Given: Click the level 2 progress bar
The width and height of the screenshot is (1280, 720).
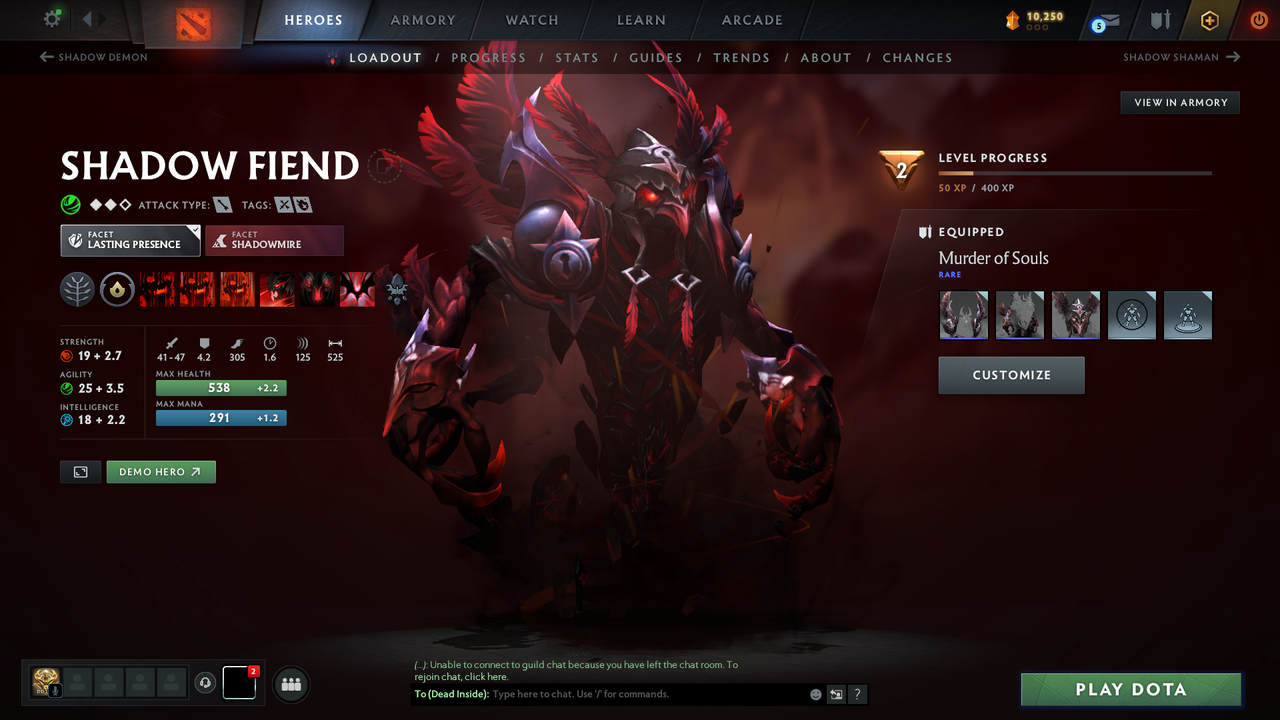Looking at the screenshot, I should (1075, 172).
